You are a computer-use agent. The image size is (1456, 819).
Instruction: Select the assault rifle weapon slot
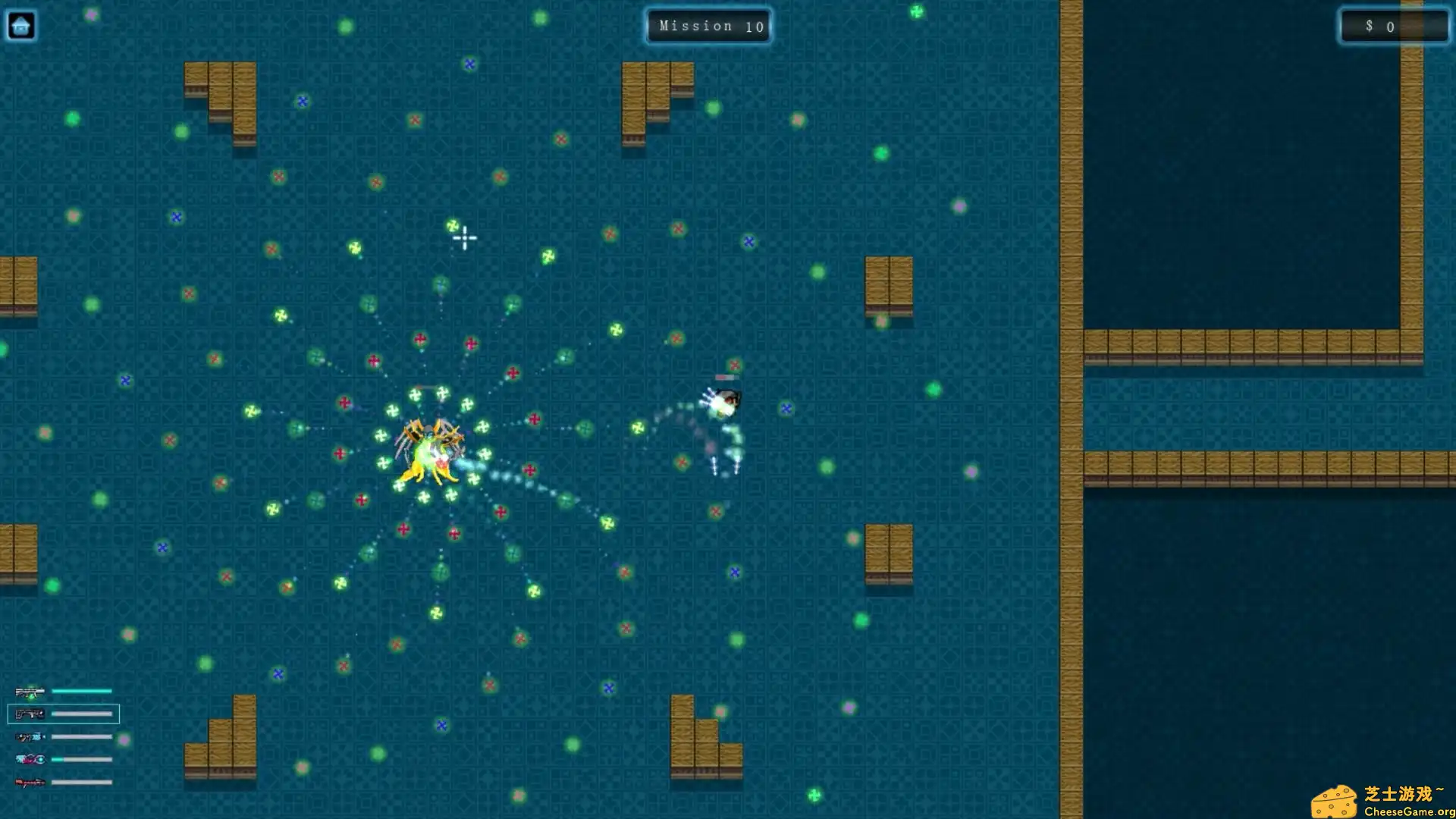[29, 691]
